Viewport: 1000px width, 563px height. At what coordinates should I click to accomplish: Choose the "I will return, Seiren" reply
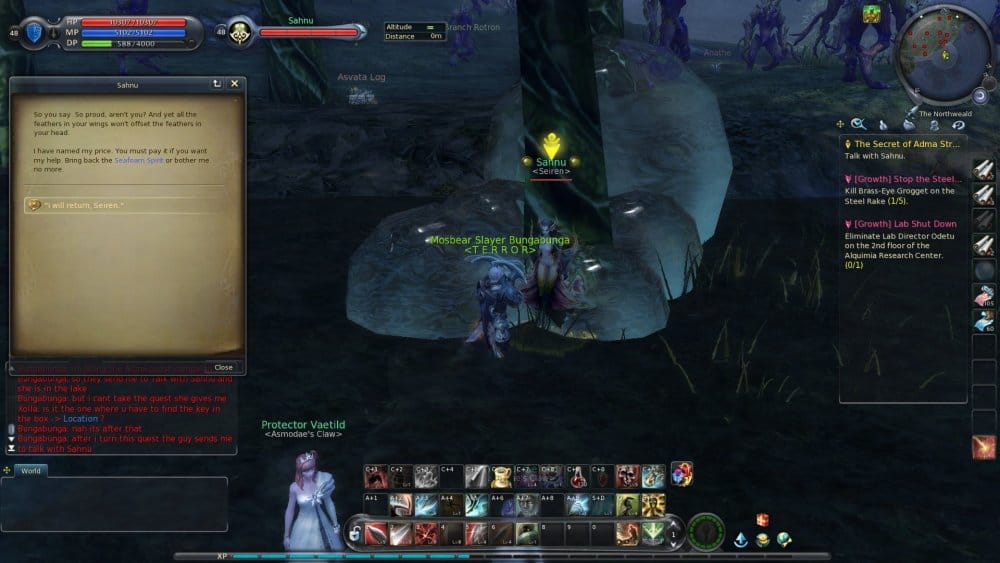coord(90,205)
